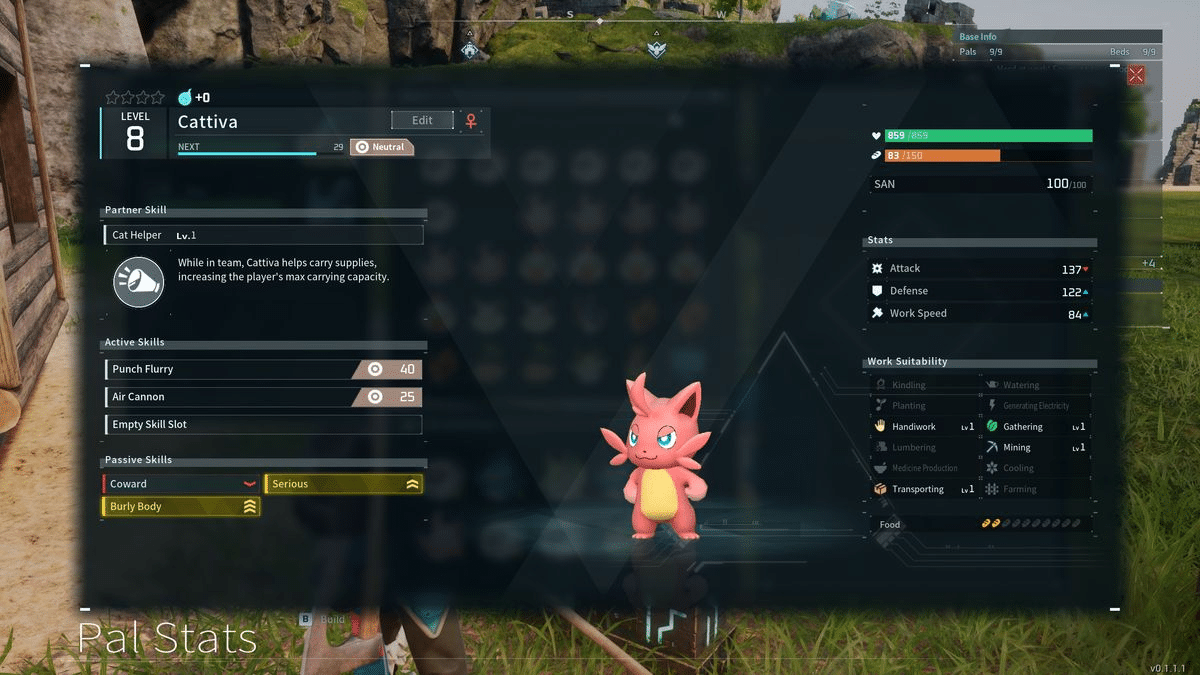Viewport: 1200px width, 675px height.
Task: Select the Cat Helper partner skill
Action: coord(264,235)
